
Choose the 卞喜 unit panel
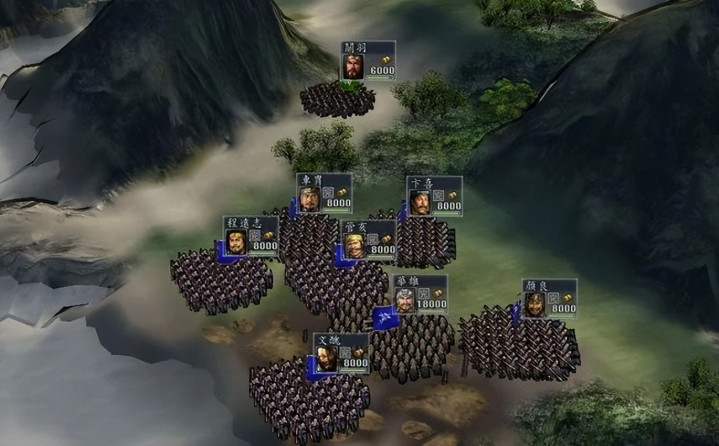click(x=434, y=196)
